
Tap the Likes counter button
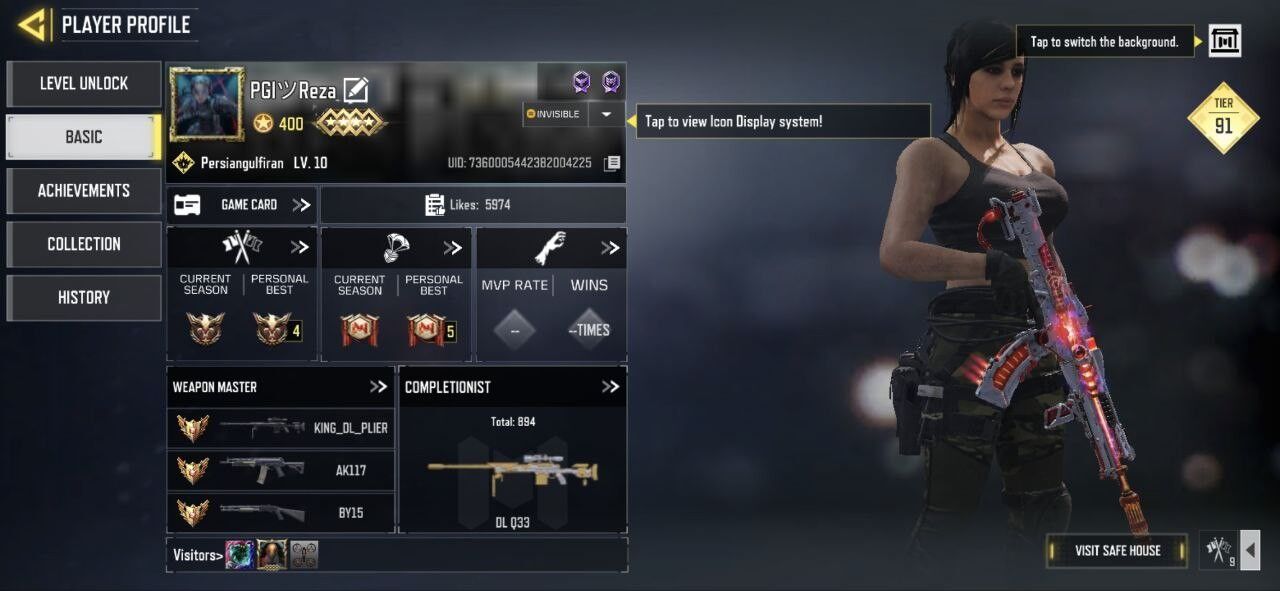[x=472, y=205]
